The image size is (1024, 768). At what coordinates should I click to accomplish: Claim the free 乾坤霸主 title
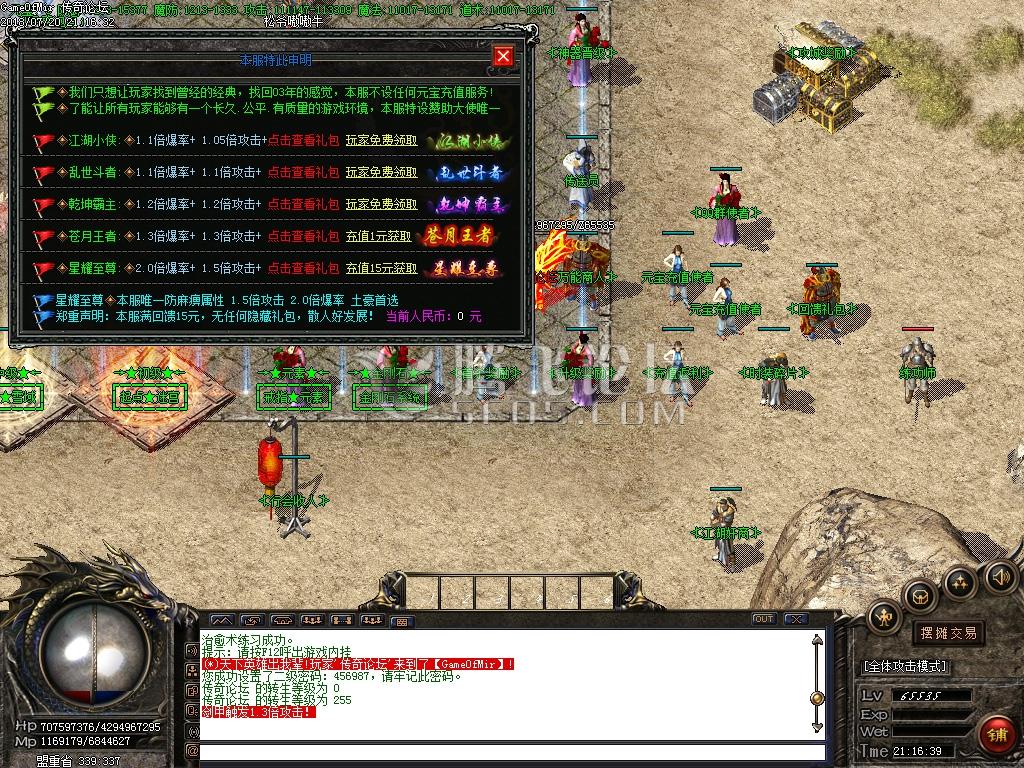tap(382, 205)
